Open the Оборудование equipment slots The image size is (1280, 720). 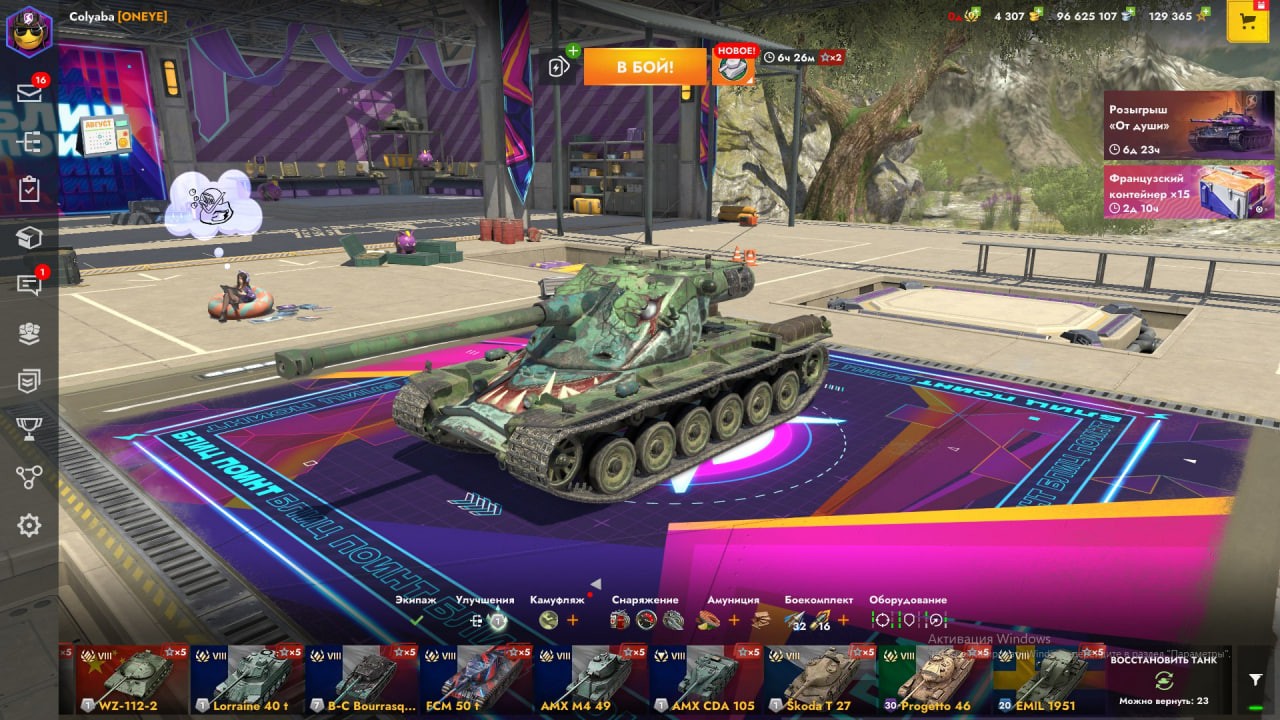click(908, 619)
